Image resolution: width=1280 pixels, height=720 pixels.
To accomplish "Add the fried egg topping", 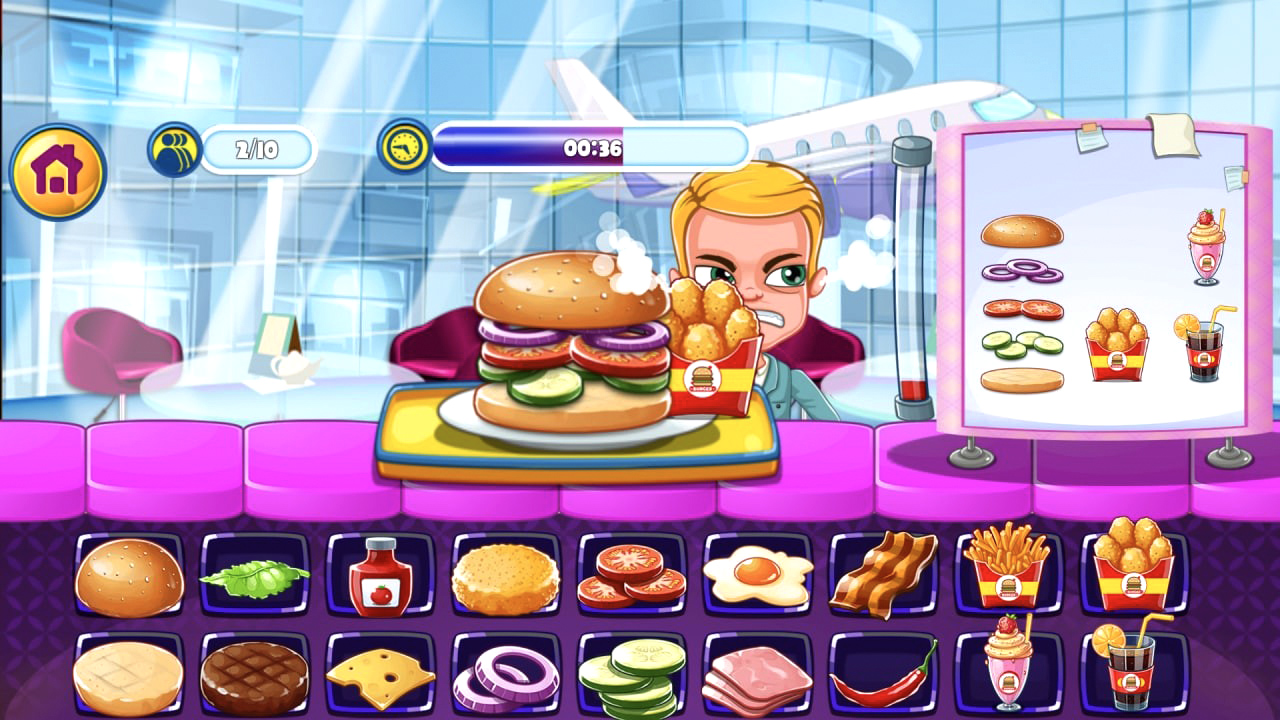I will (758, 575).
